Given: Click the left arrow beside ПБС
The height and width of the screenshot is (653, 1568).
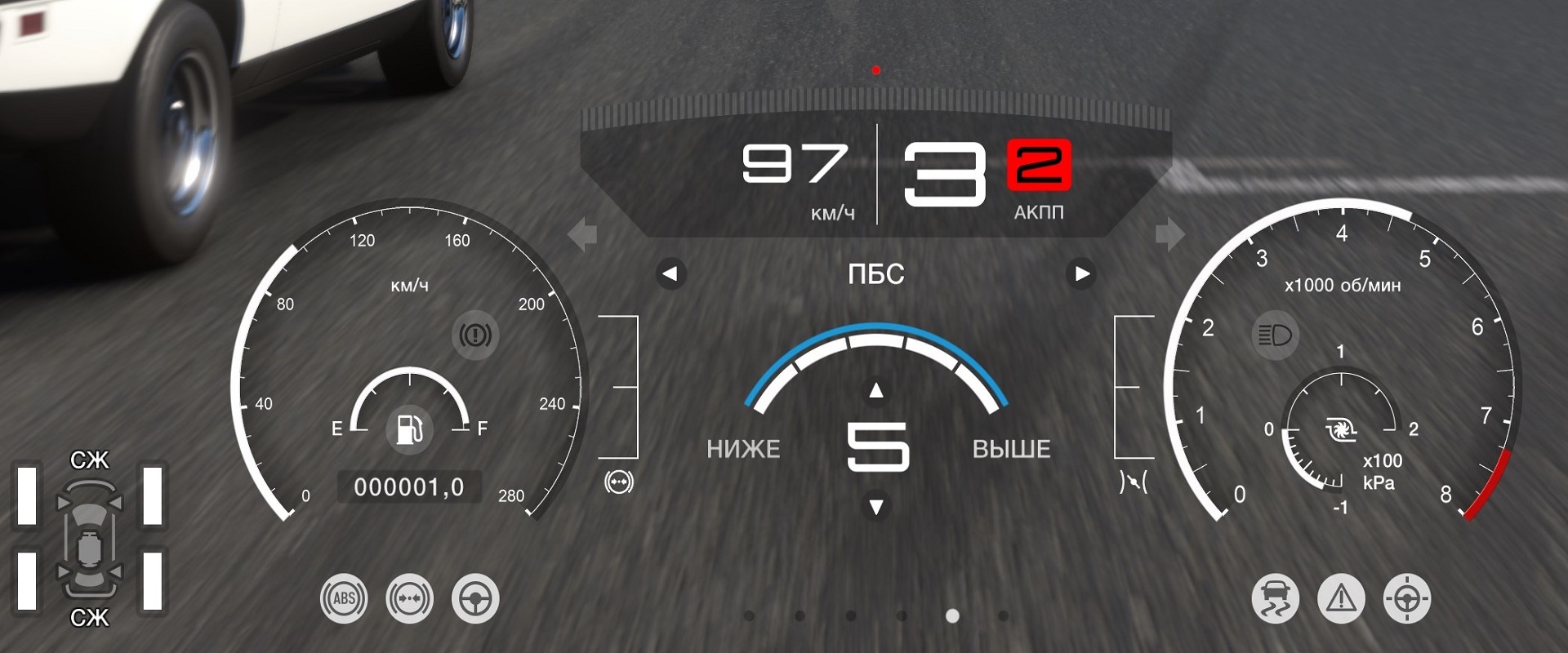Looking at the screenshot, I should click(x=670, y=274).
